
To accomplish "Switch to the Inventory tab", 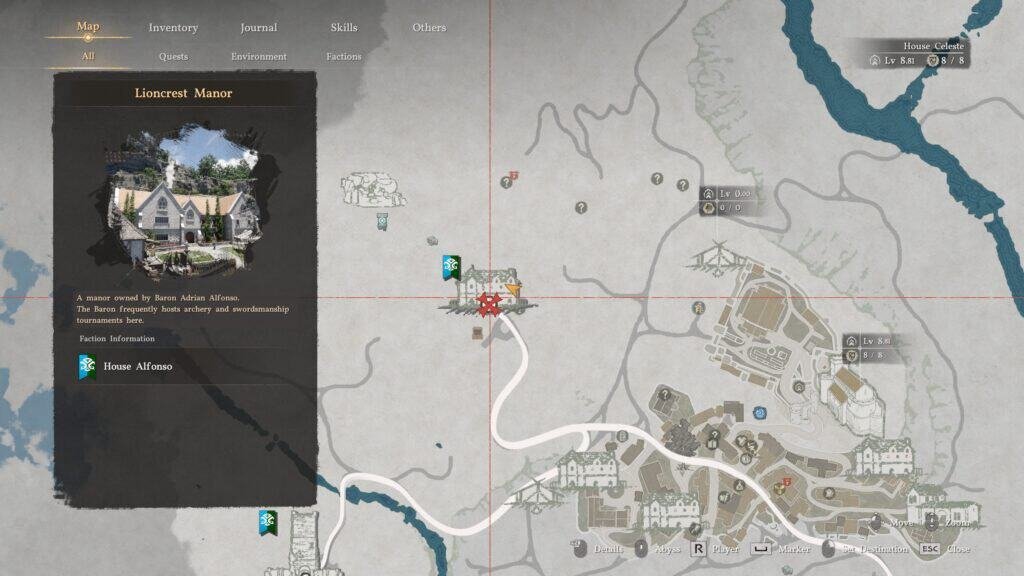I will pyautogui.click(x=173, y=28).
